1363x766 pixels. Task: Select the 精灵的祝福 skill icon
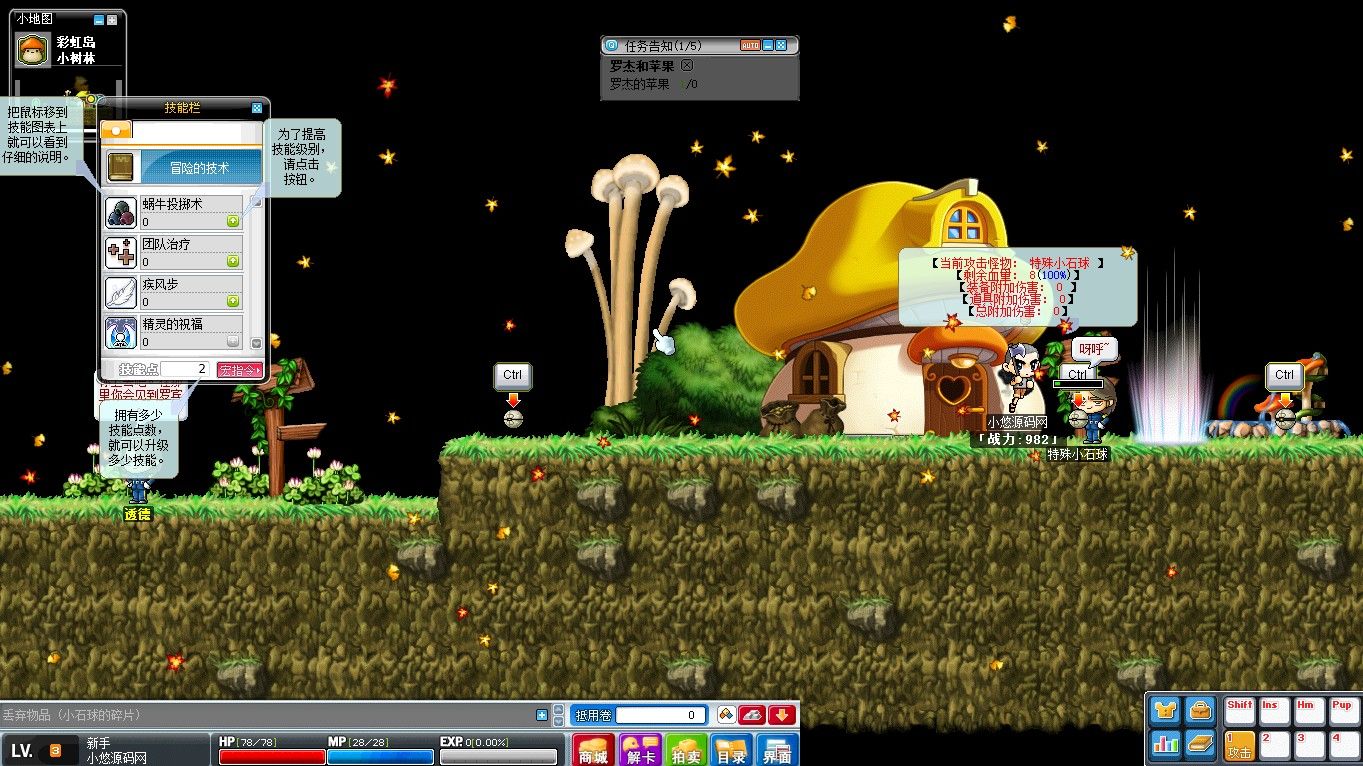click(121, 333)
